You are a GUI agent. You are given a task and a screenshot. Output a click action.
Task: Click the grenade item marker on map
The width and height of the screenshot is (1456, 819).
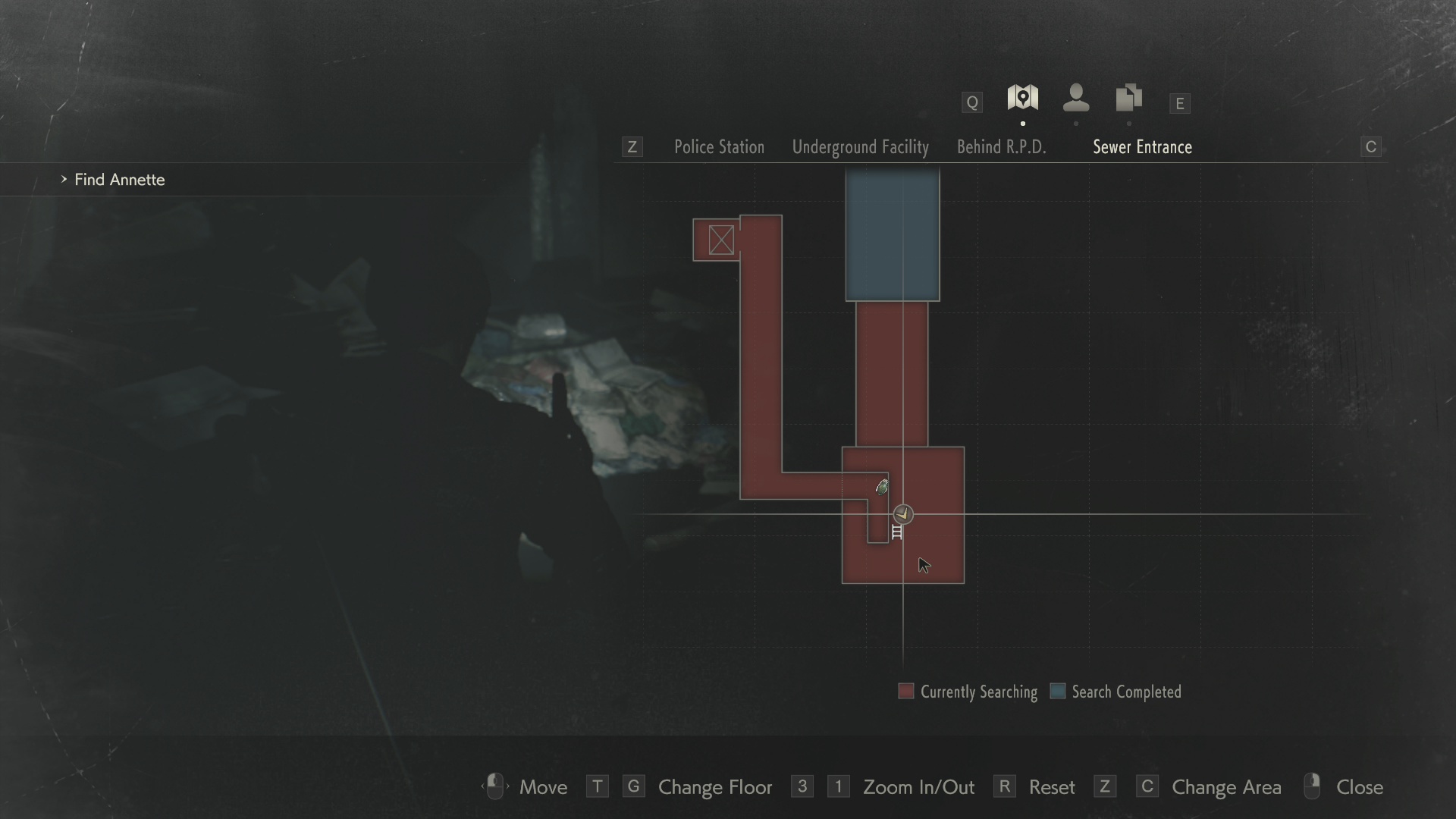pos(882,488)
